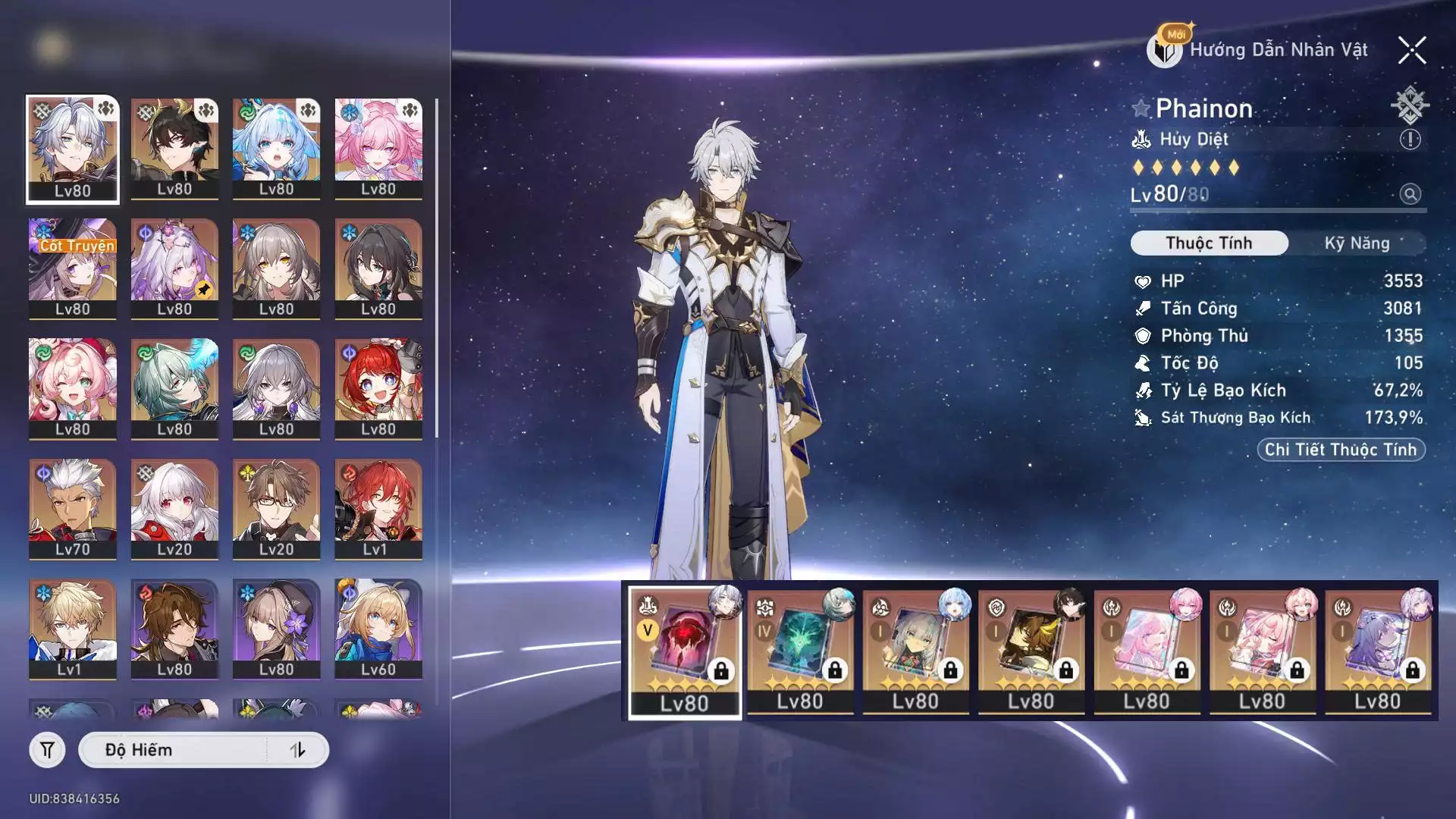Image resolution: width=1456 pixels, height=819 pixels.
Task: Select the Lv1 red-haired character portrait
Action: click(378, 509)
